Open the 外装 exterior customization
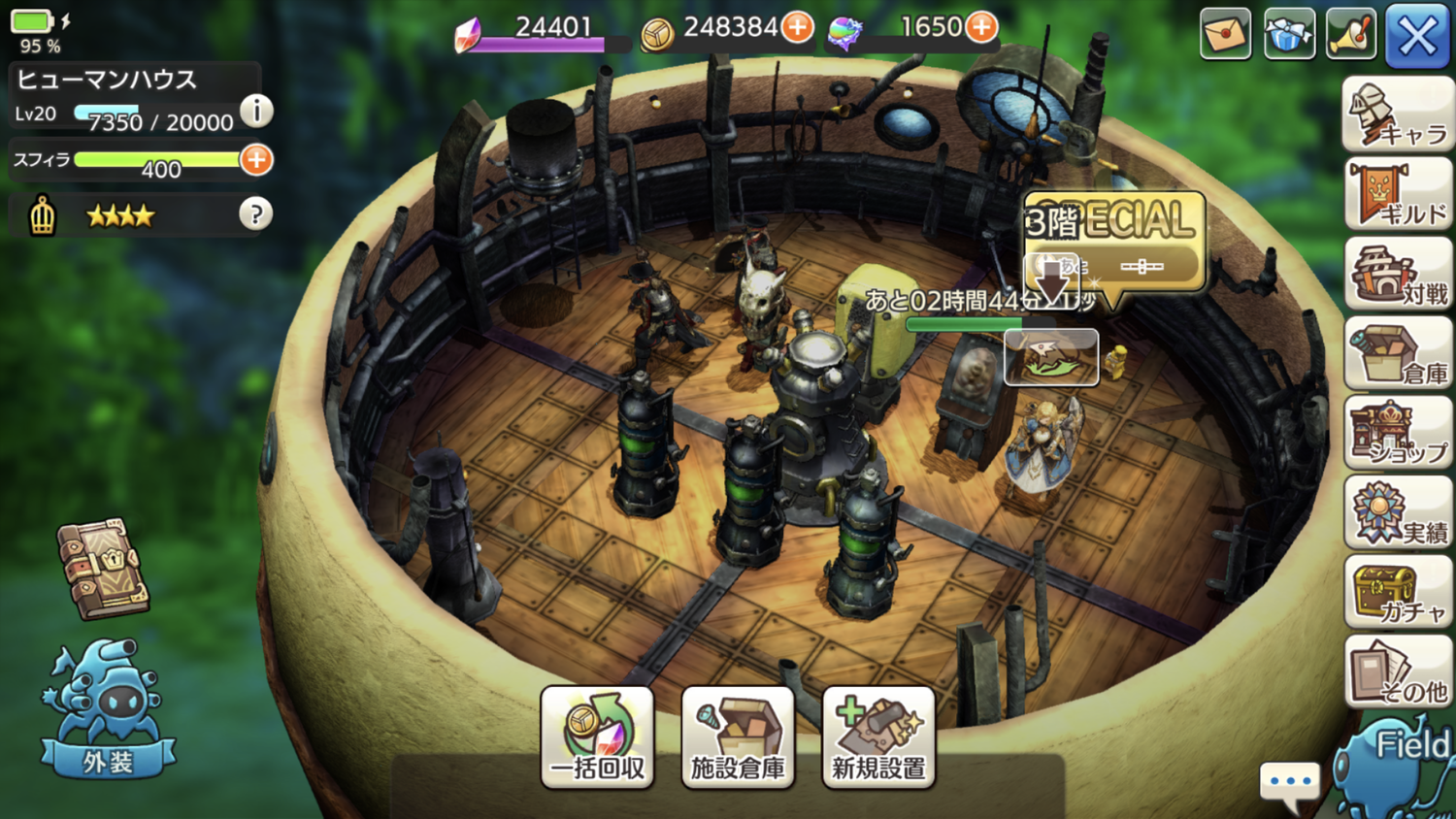Screen dimensions: 1456x819 (107, 708)
